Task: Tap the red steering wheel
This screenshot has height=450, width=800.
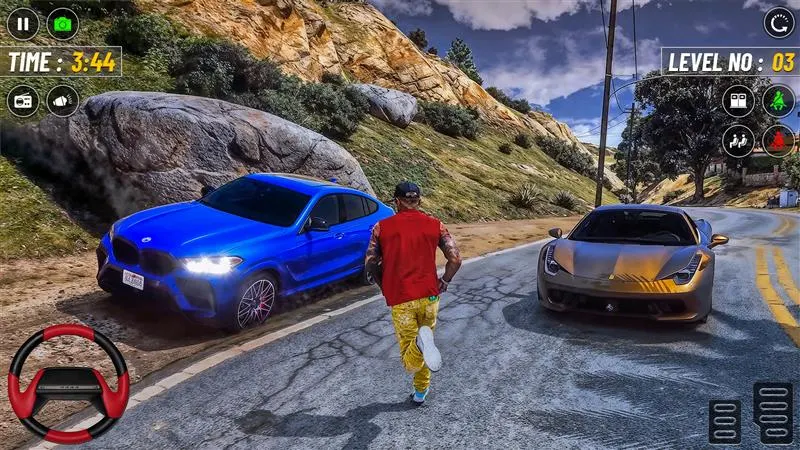Action: coord(68,383)
